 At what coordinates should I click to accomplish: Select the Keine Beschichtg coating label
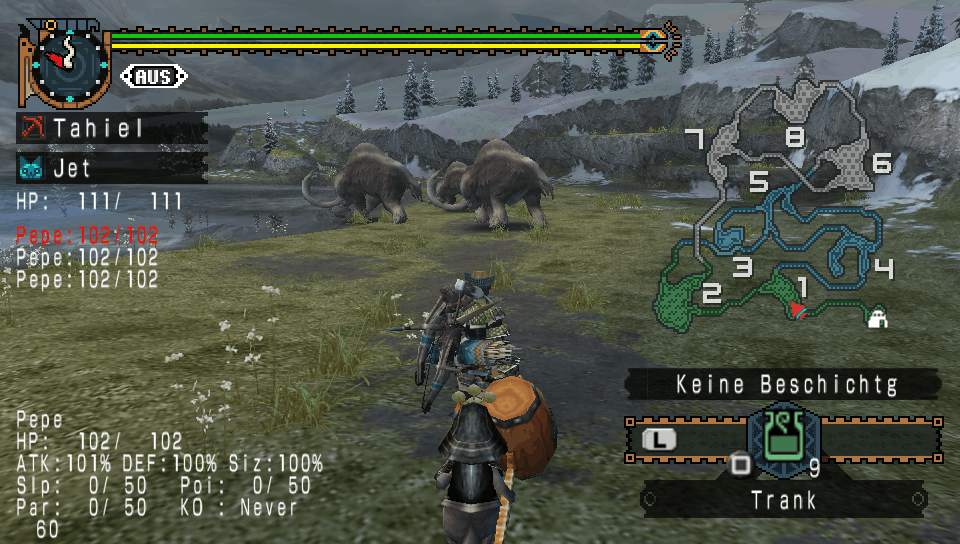point(785,384)
